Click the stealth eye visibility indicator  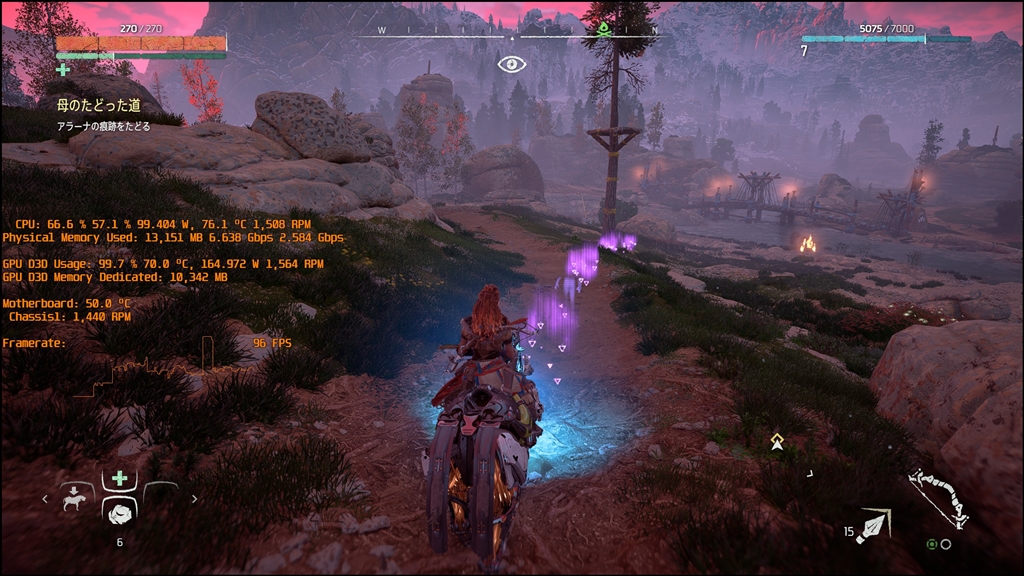(x=511, y=64)
